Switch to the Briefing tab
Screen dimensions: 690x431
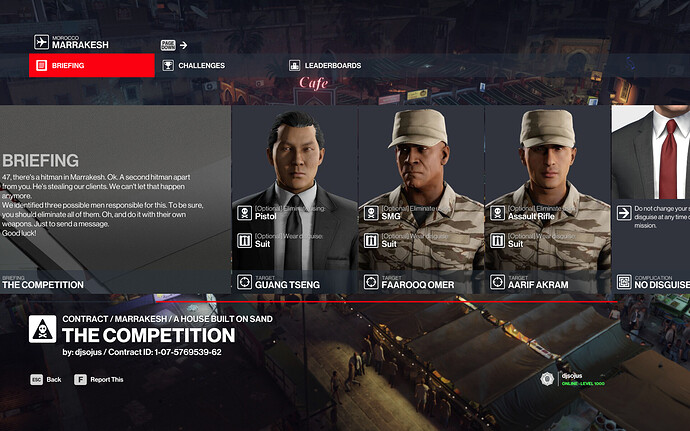[92, 66]
